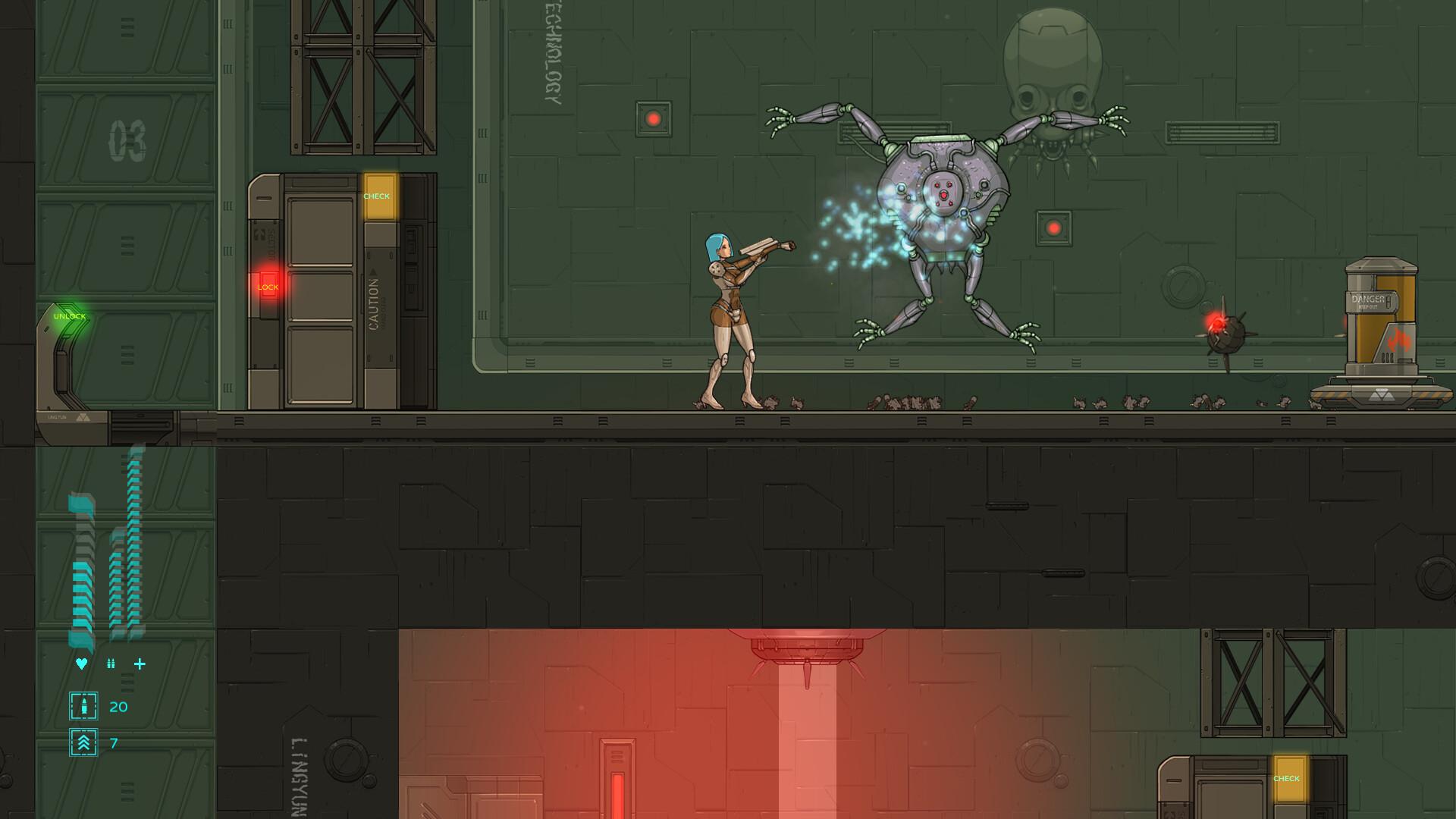This screenshot has width=1456, height=819.
Task: Select the single bullet ammo icon
Action: [x=83, y=706]
